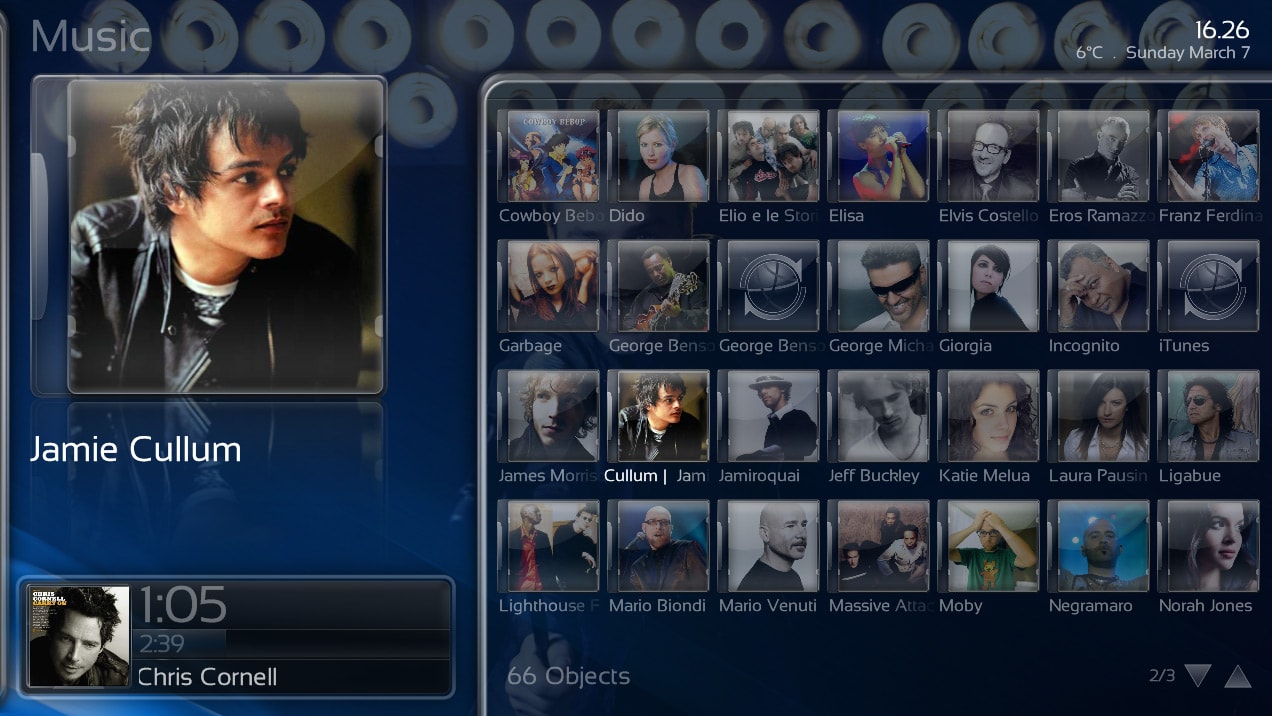Open the Chris Cornell now-playing panel

(x=236, y=636)
